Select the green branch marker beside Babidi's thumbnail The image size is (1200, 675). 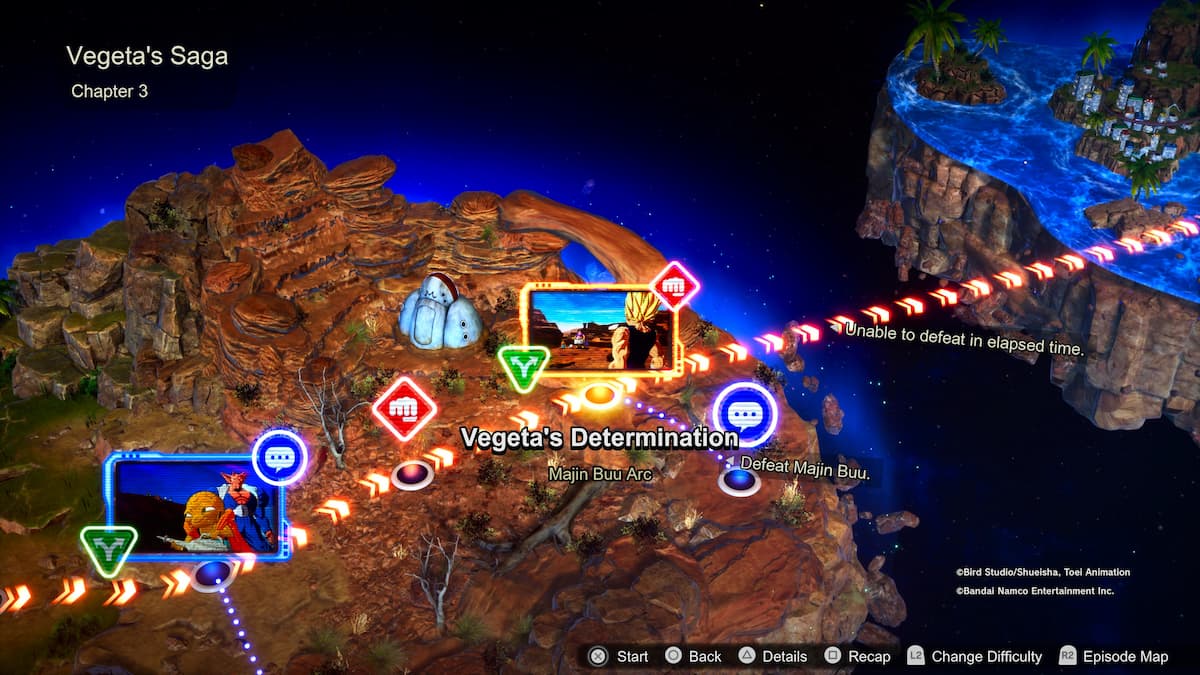(x=109, y=549)
